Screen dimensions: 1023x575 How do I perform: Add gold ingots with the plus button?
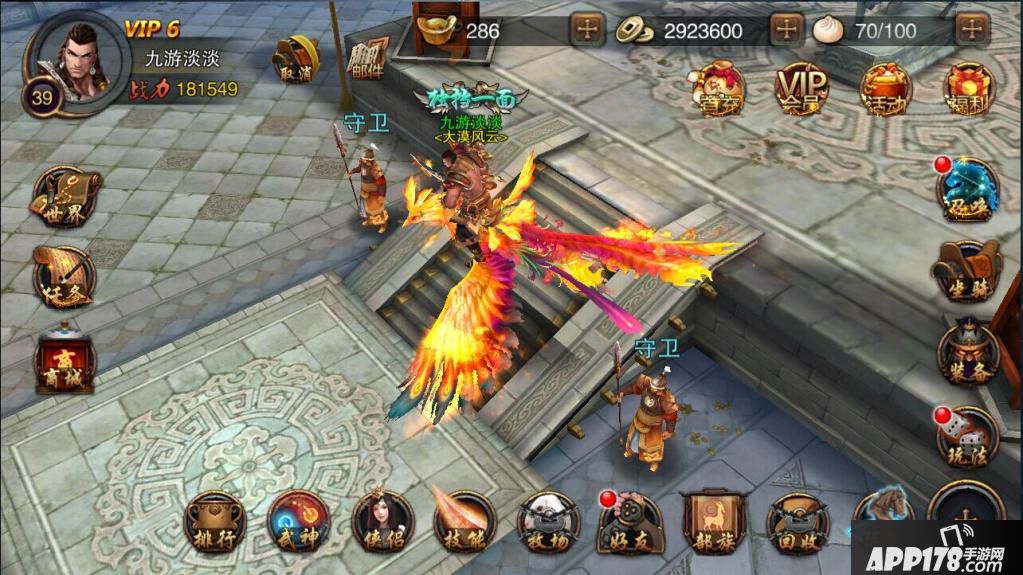coord(586,30)
